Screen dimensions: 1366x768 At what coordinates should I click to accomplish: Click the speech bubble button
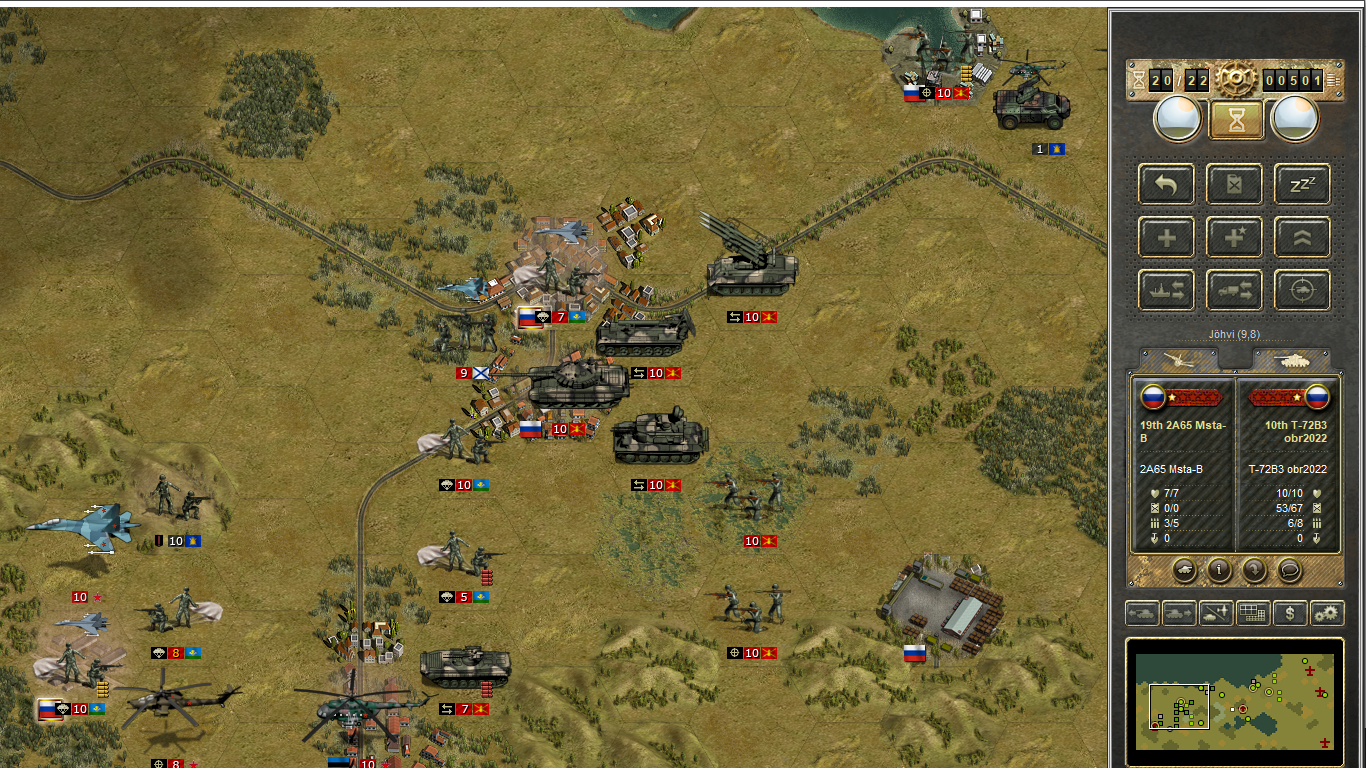click(1289, 570)
